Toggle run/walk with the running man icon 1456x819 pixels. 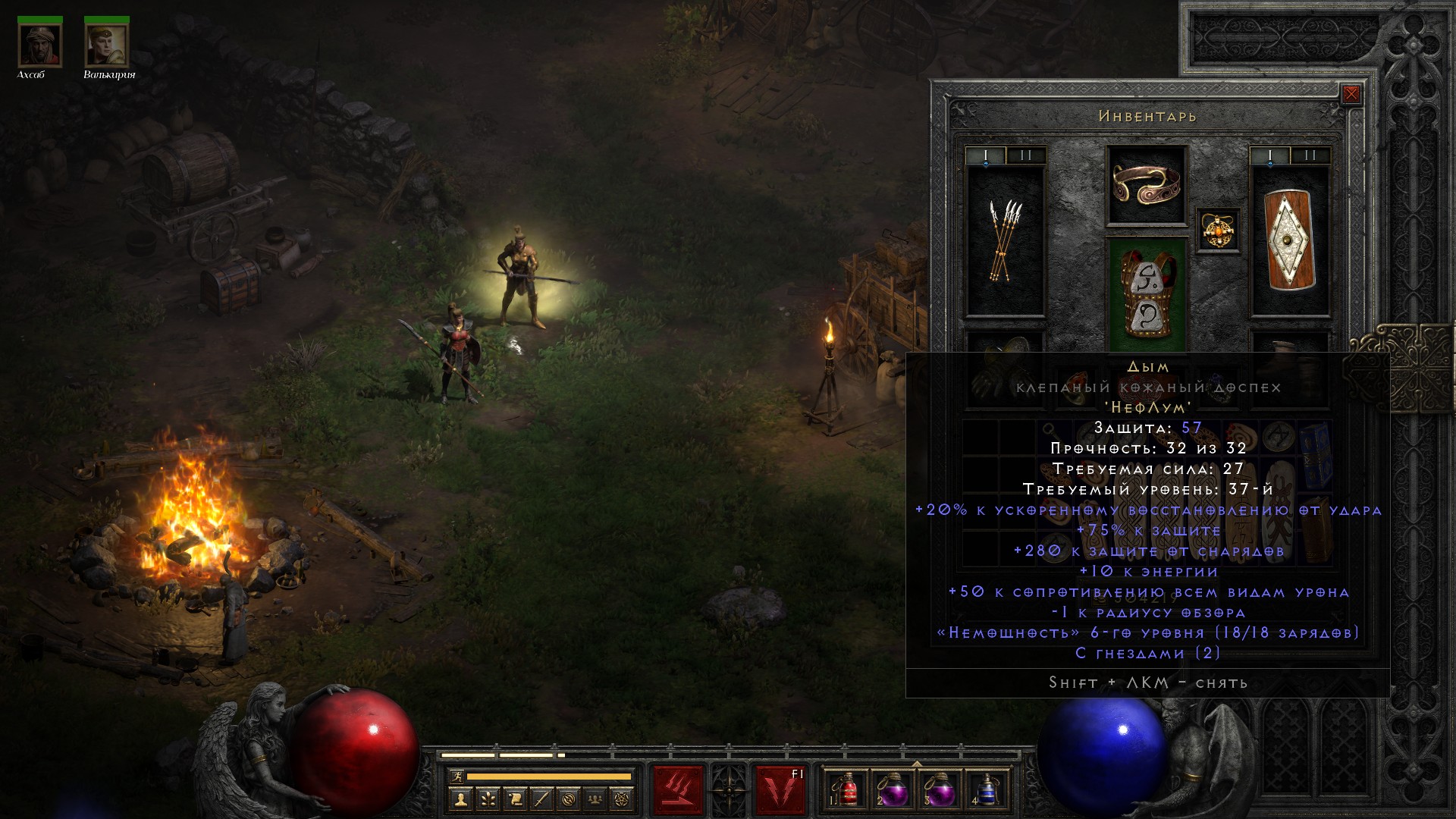[x=457, y=777]
